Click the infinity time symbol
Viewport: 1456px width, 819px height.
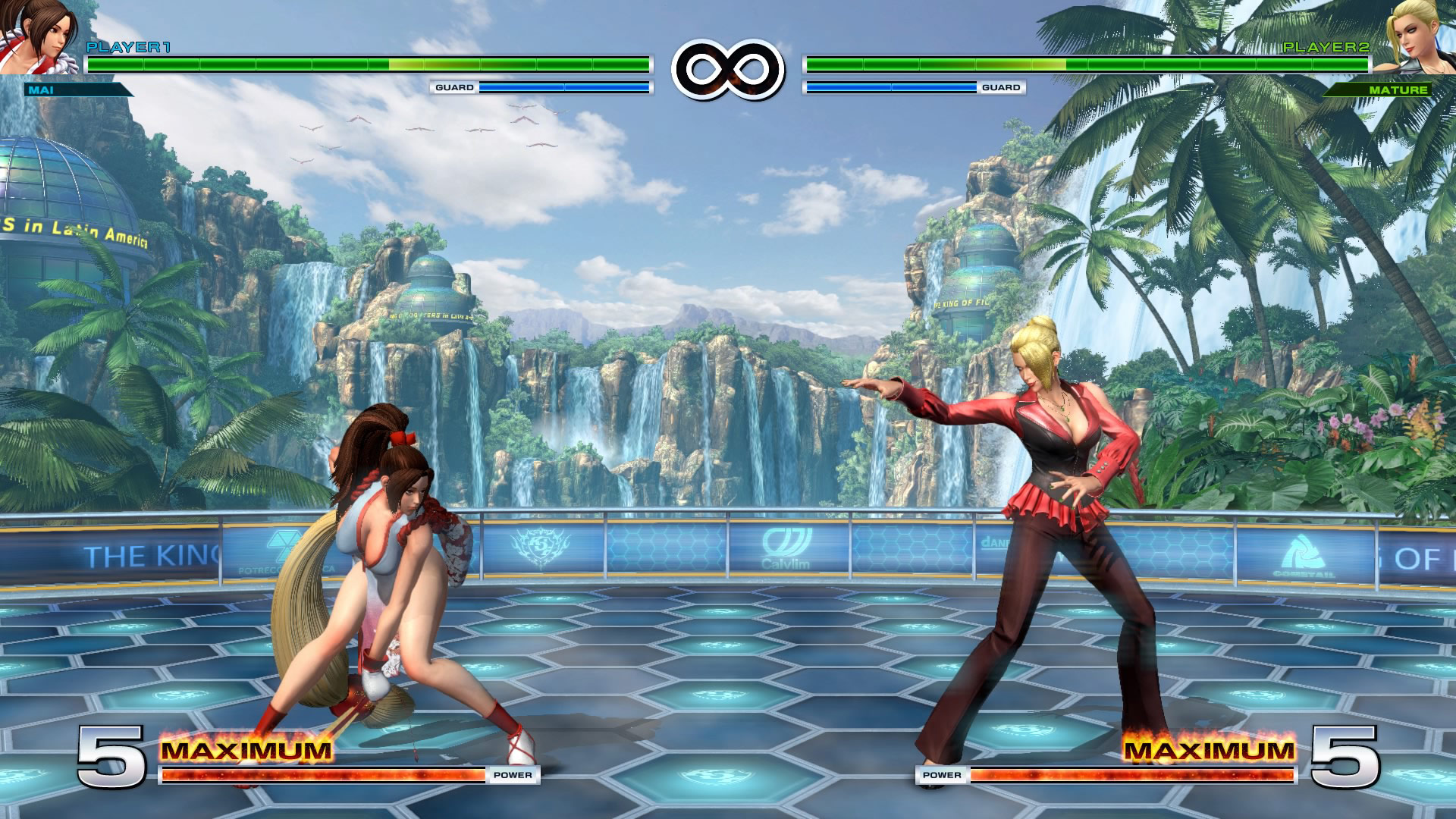coord(726,67)
